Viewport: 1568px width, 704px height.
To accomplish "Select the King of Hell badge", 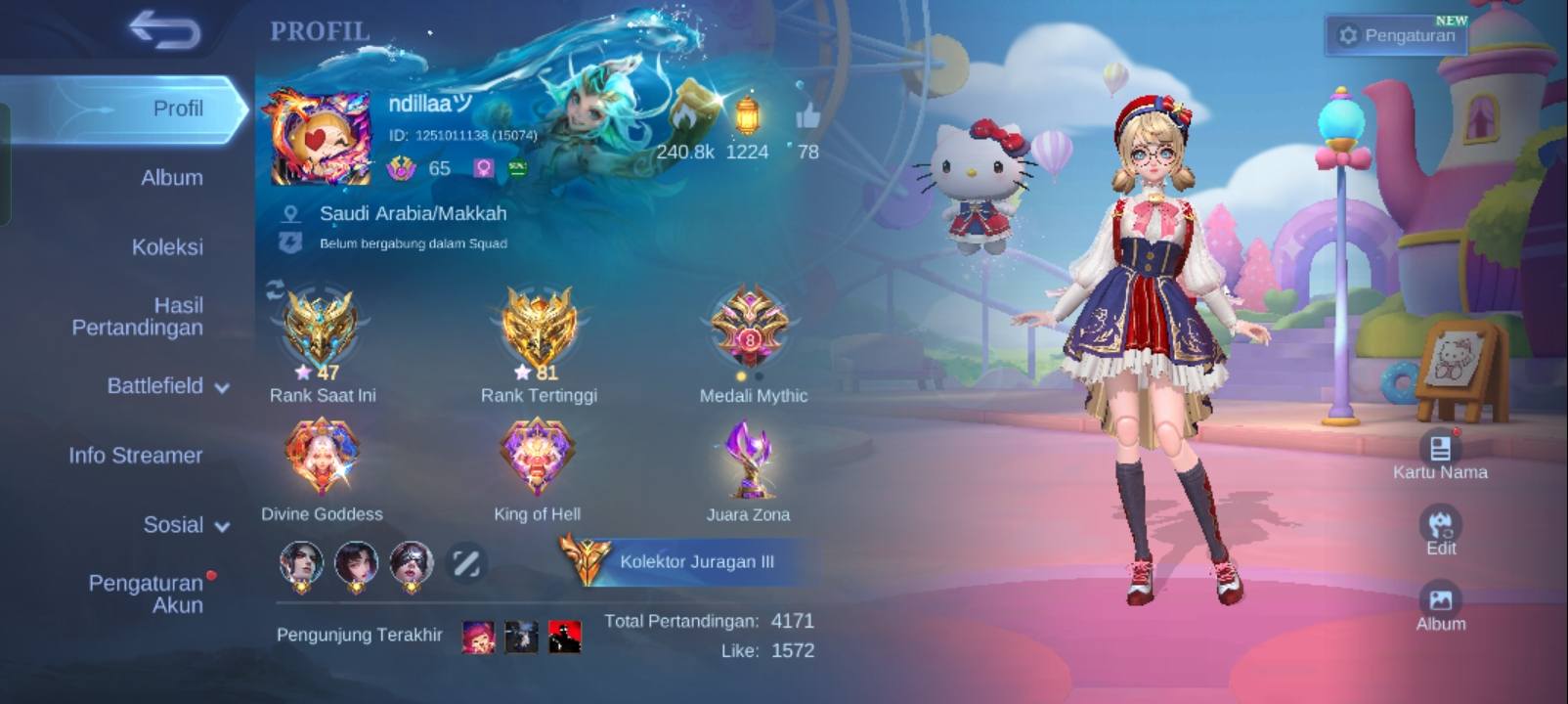I will tap(537, 457).
